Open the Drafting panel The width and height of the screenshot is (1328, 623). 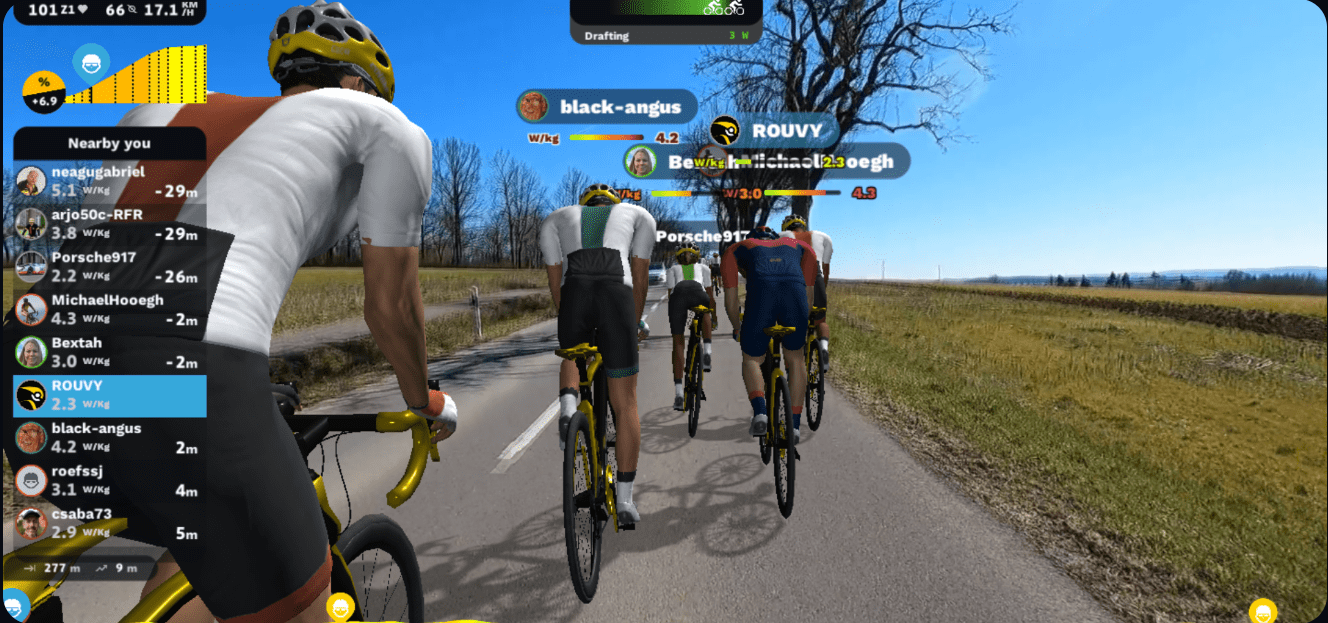(x=665, y=35)
